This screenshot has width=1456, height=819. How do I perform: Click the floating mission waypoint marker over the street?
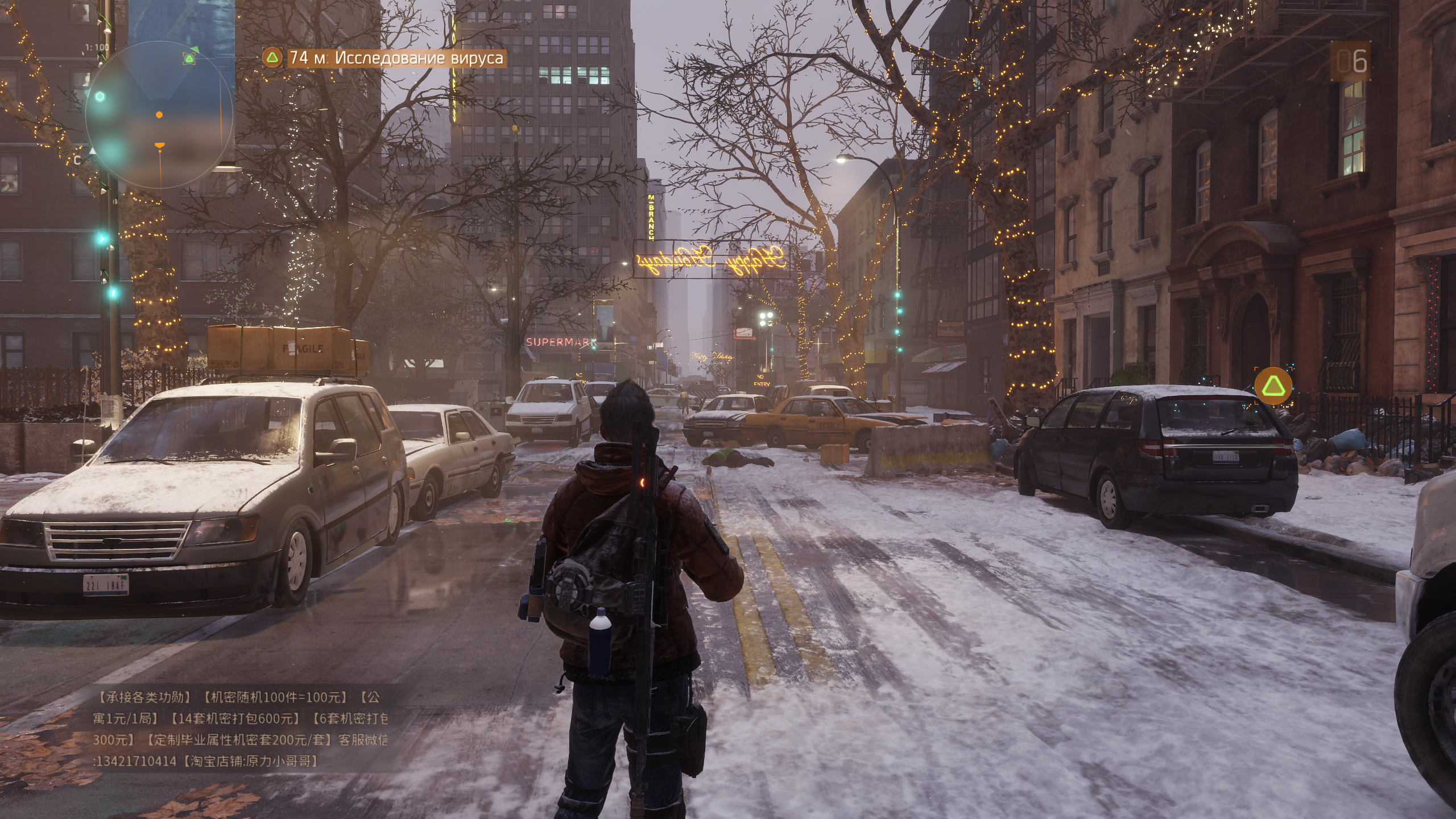tap(1273, 386)
